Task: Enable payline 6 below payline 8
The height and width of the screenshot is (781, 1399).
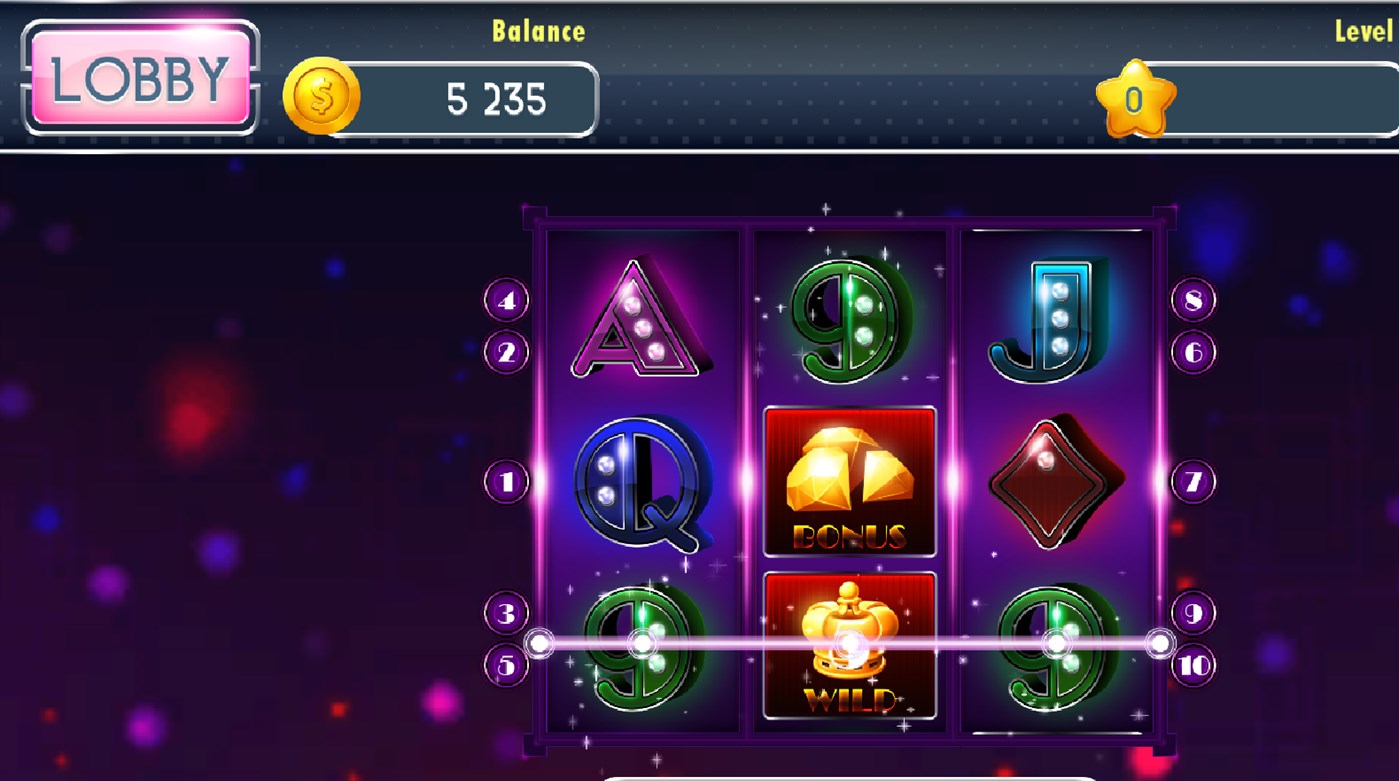Action: (1191, 351)
